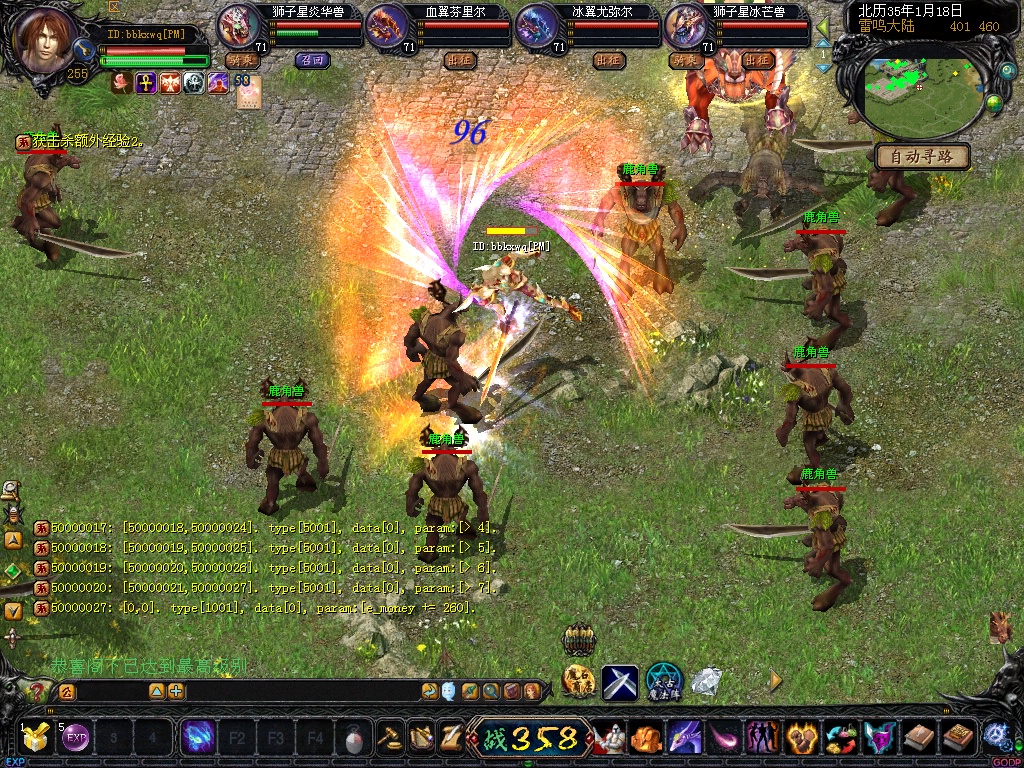Viewport: 1024px width, 768px height.
Task: Select the golden ankh buff icon
Action: [146, 83]
